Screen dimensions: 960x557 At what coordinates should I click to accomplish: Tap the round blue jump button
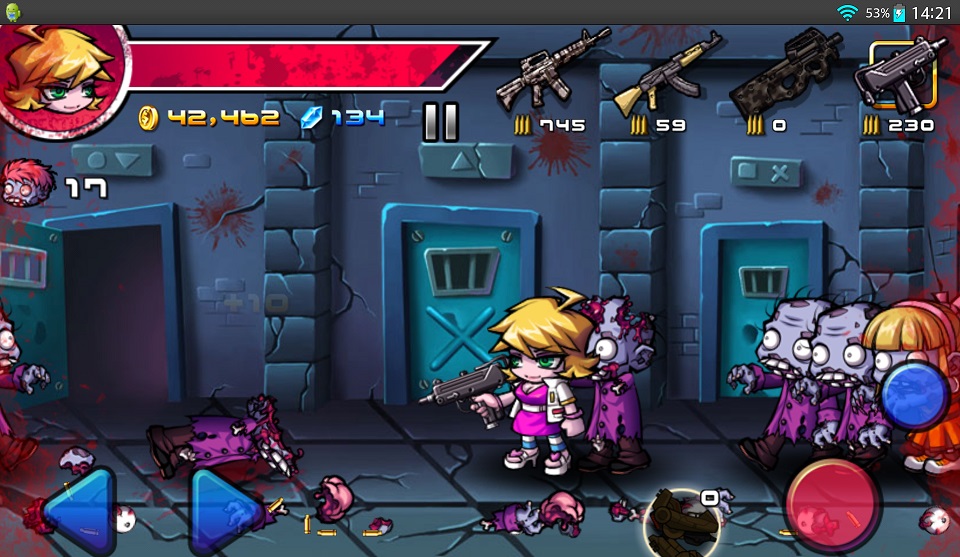tap(914, 396)
